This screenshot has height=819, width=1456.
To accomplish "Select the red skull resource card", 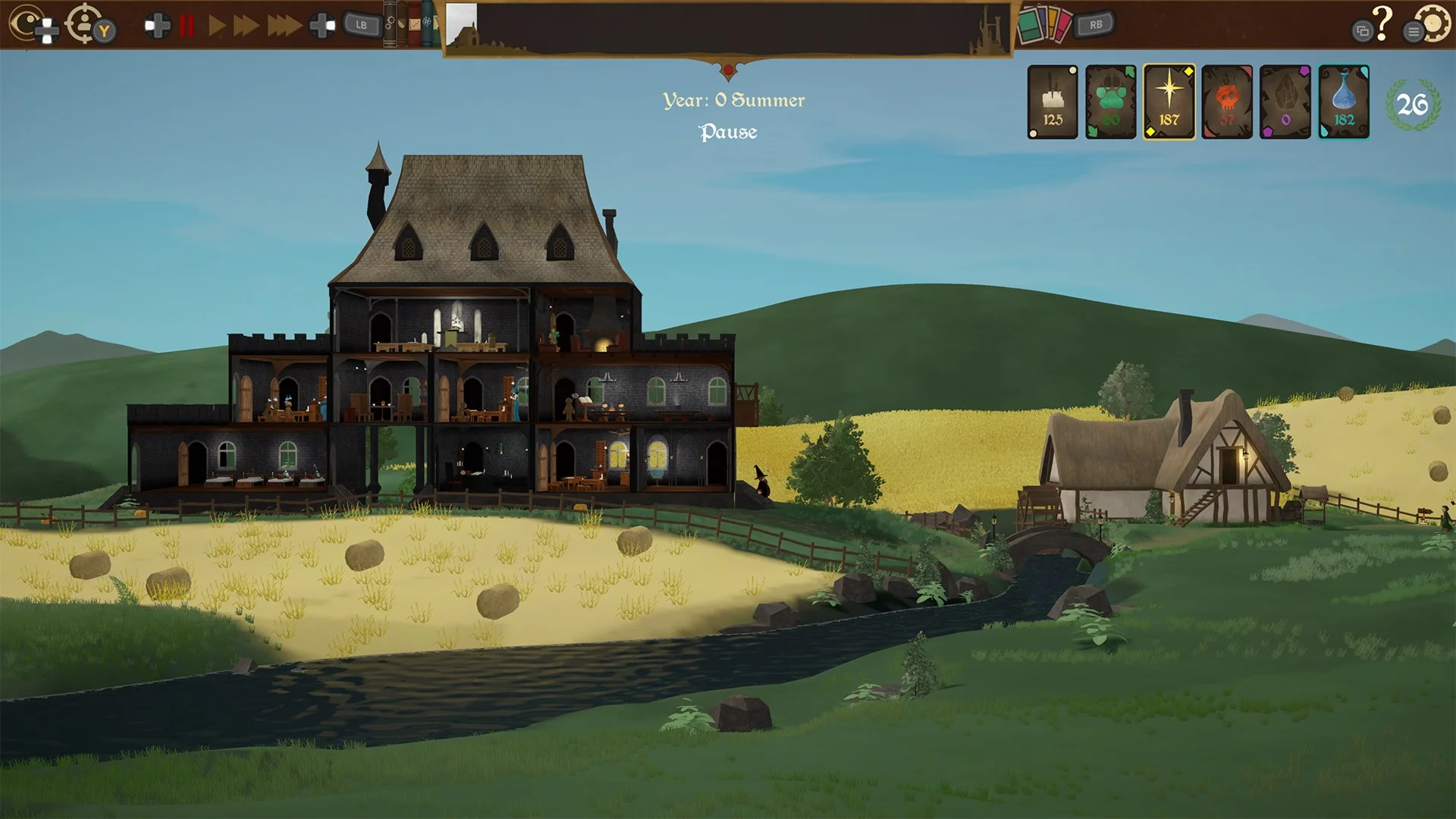I will (1227, 102).
